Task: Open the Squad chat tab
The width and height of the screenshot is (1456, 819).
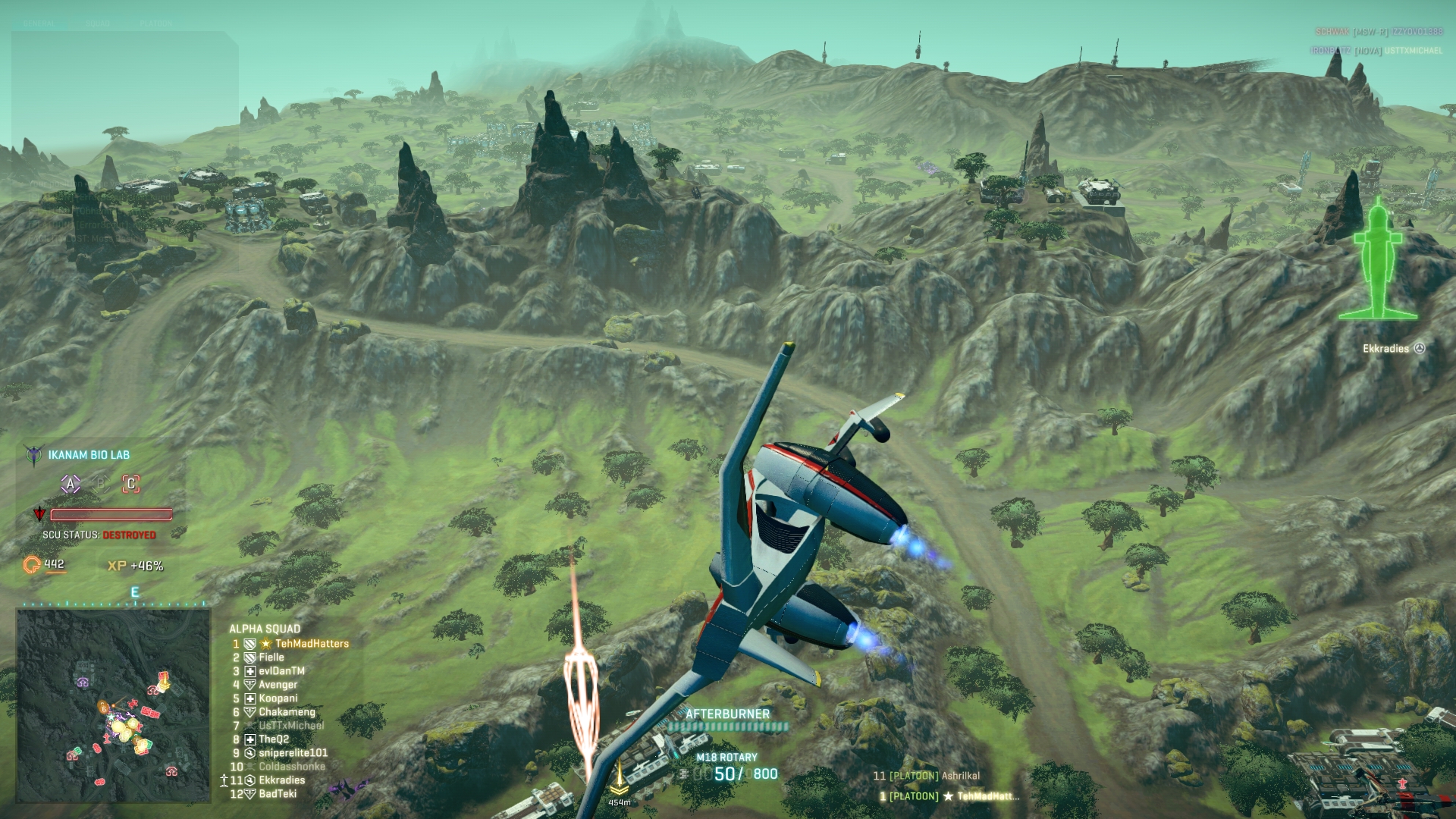Action: pos(98,24)
